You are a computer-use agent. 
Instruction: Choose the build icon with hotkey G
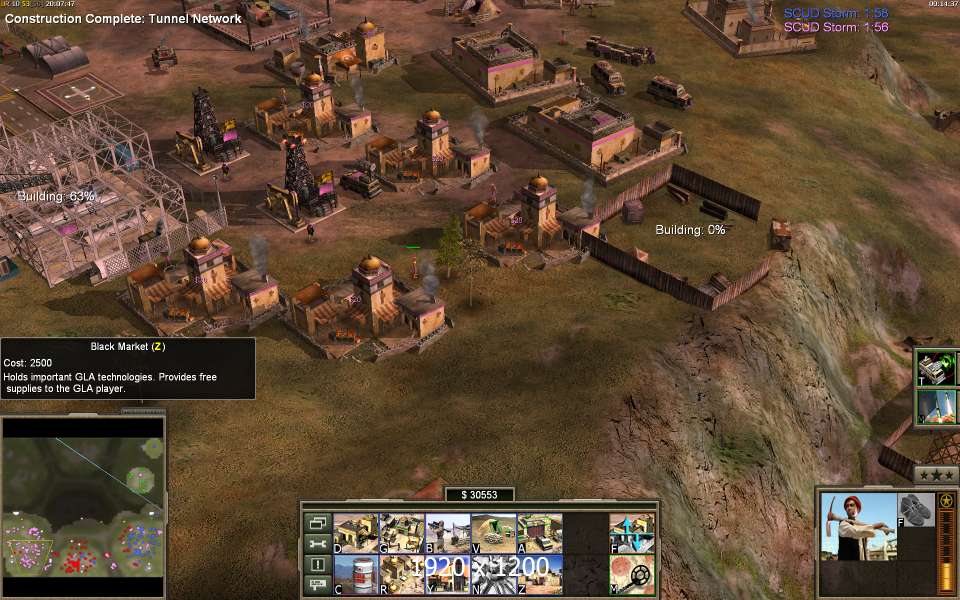pyautogui.click(x=401, y=533)
